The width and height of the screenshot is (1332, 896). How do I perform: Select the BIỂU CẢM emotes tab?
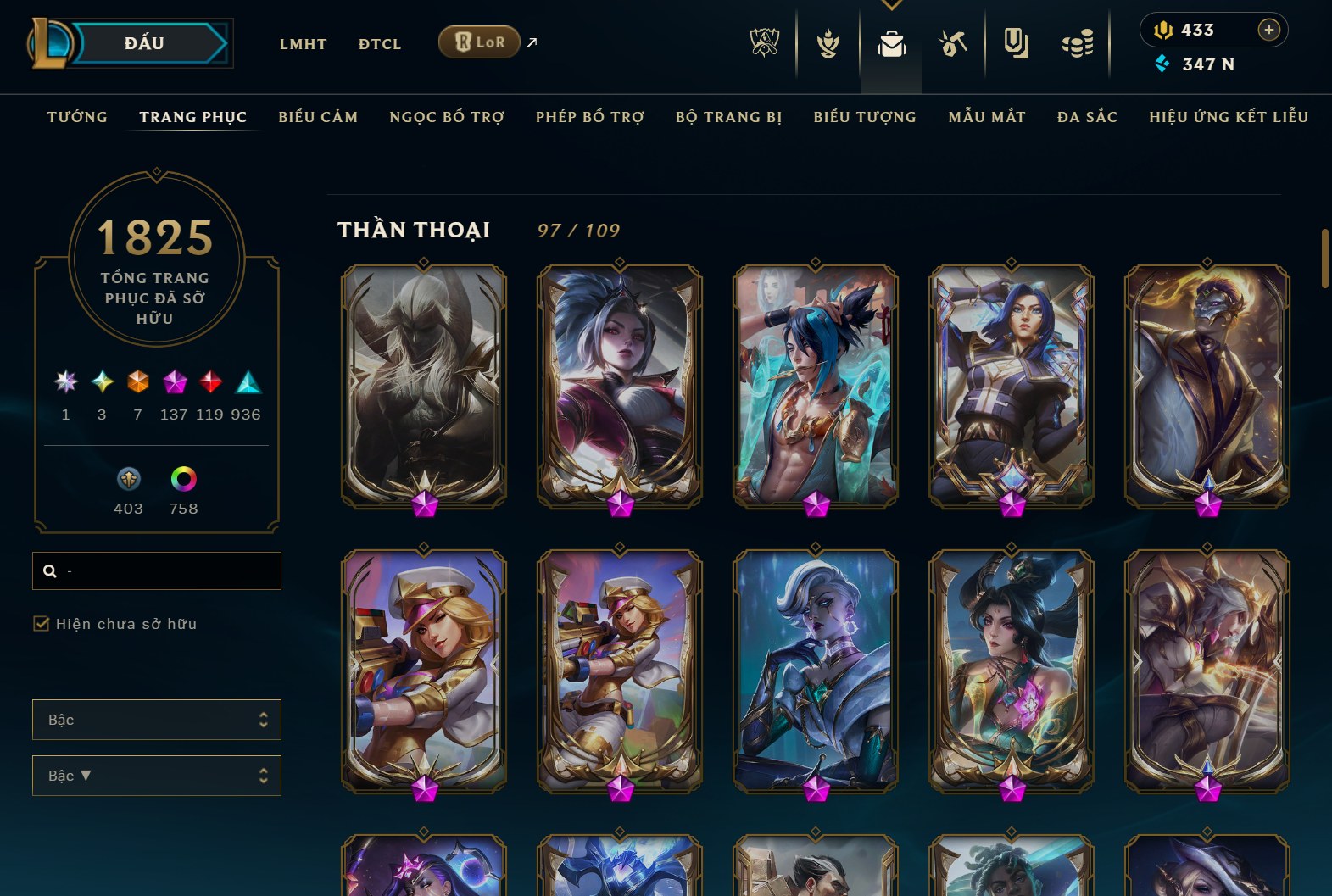tap(318, 117)
